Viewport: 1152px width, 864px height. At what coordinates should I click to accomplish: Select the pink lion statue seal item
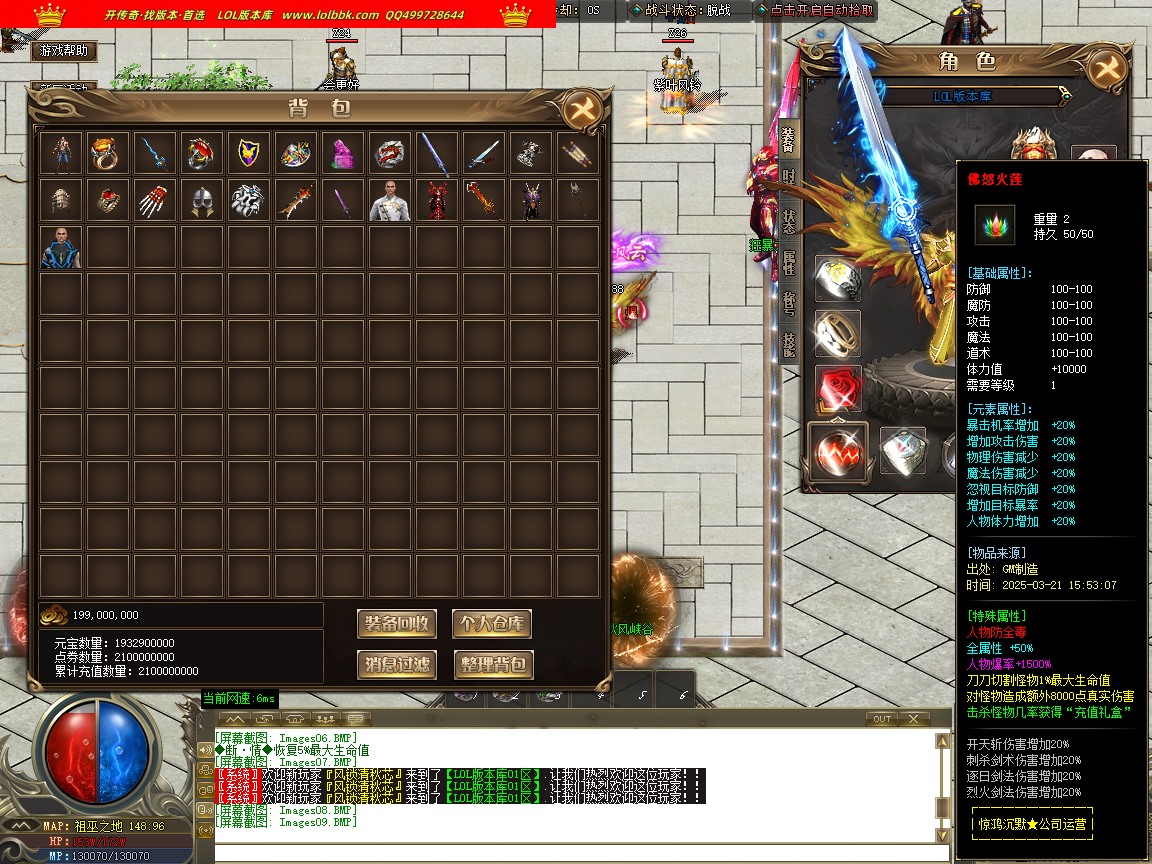342,154
